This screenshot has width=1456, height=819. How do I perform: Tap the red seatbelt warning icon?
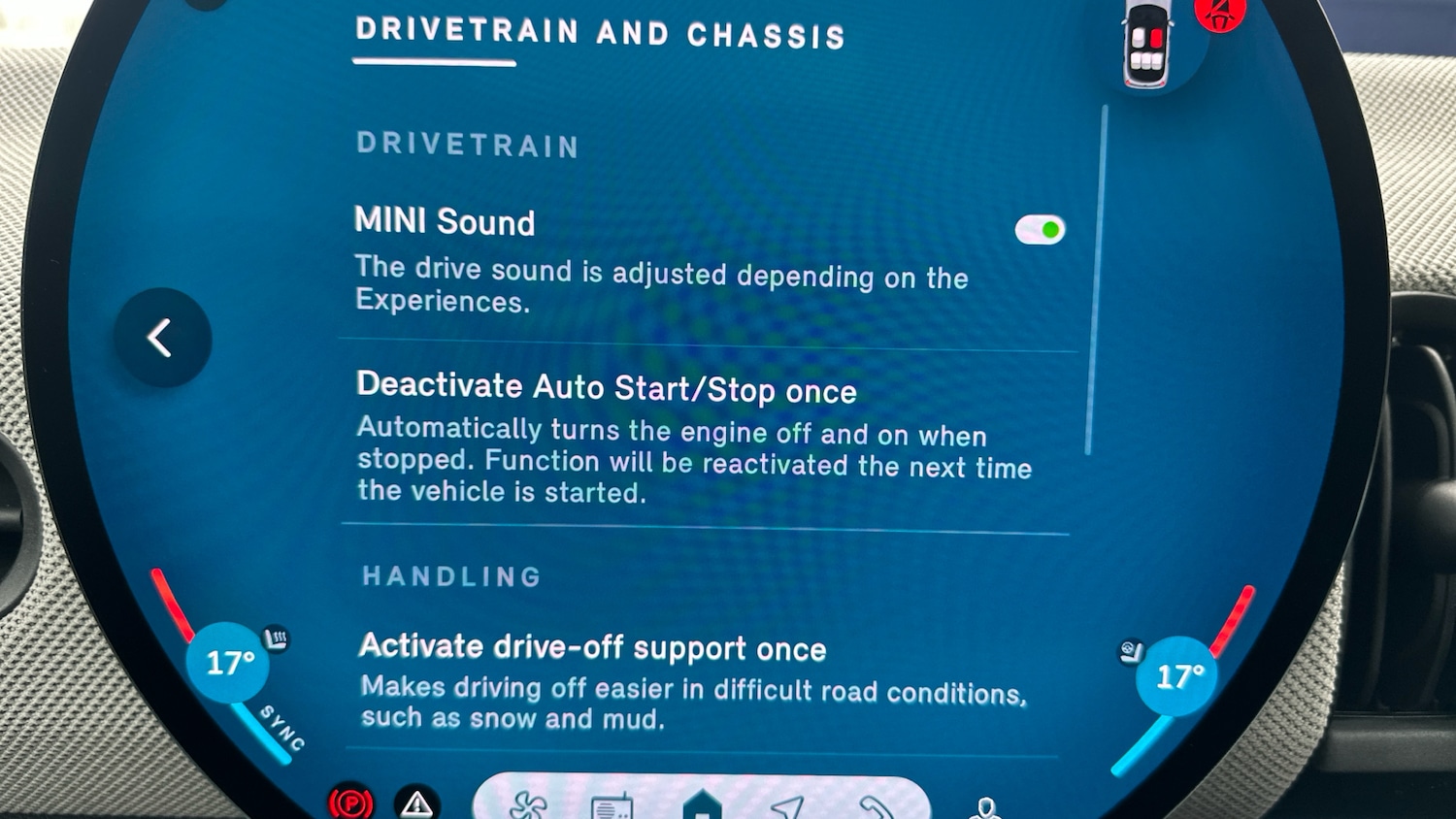click(1220, 14)
